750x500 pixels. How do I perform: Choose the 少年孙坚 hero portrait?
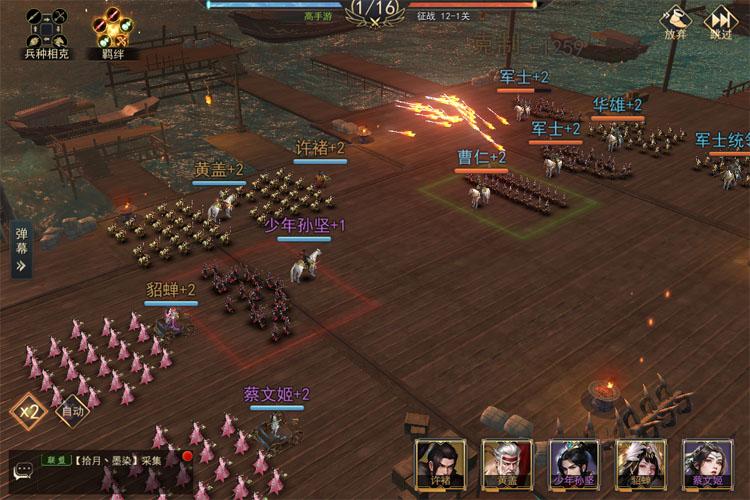tap(574, 465)
